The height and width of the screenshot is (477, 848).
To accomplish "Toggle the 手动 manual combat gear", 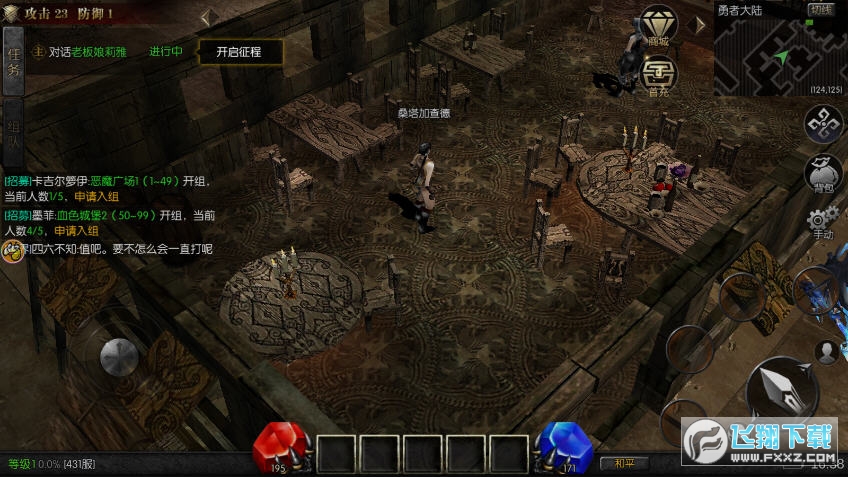I will [822, 222].
